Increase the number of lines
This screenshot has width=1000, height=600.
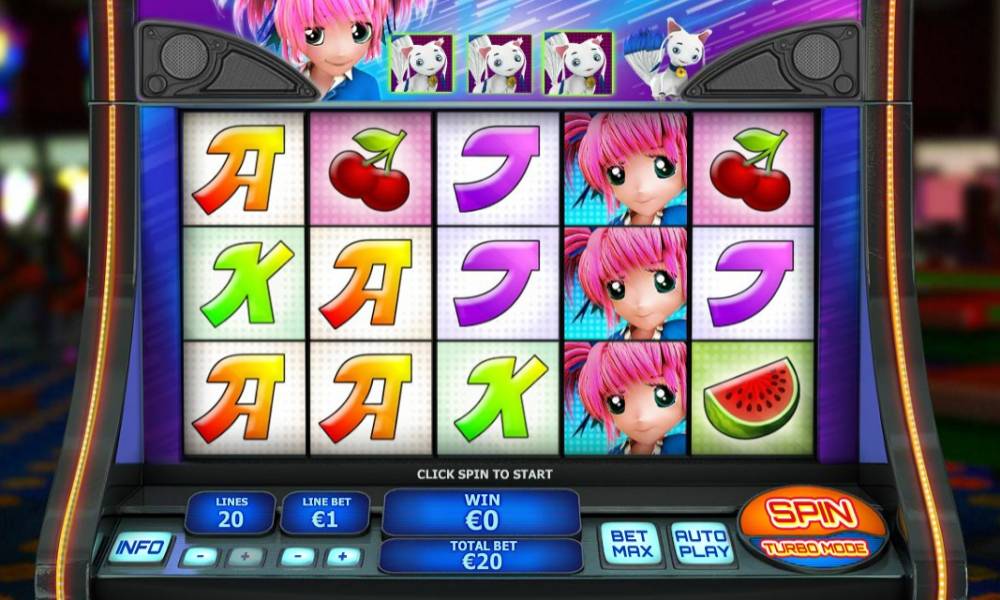(245, 556)
